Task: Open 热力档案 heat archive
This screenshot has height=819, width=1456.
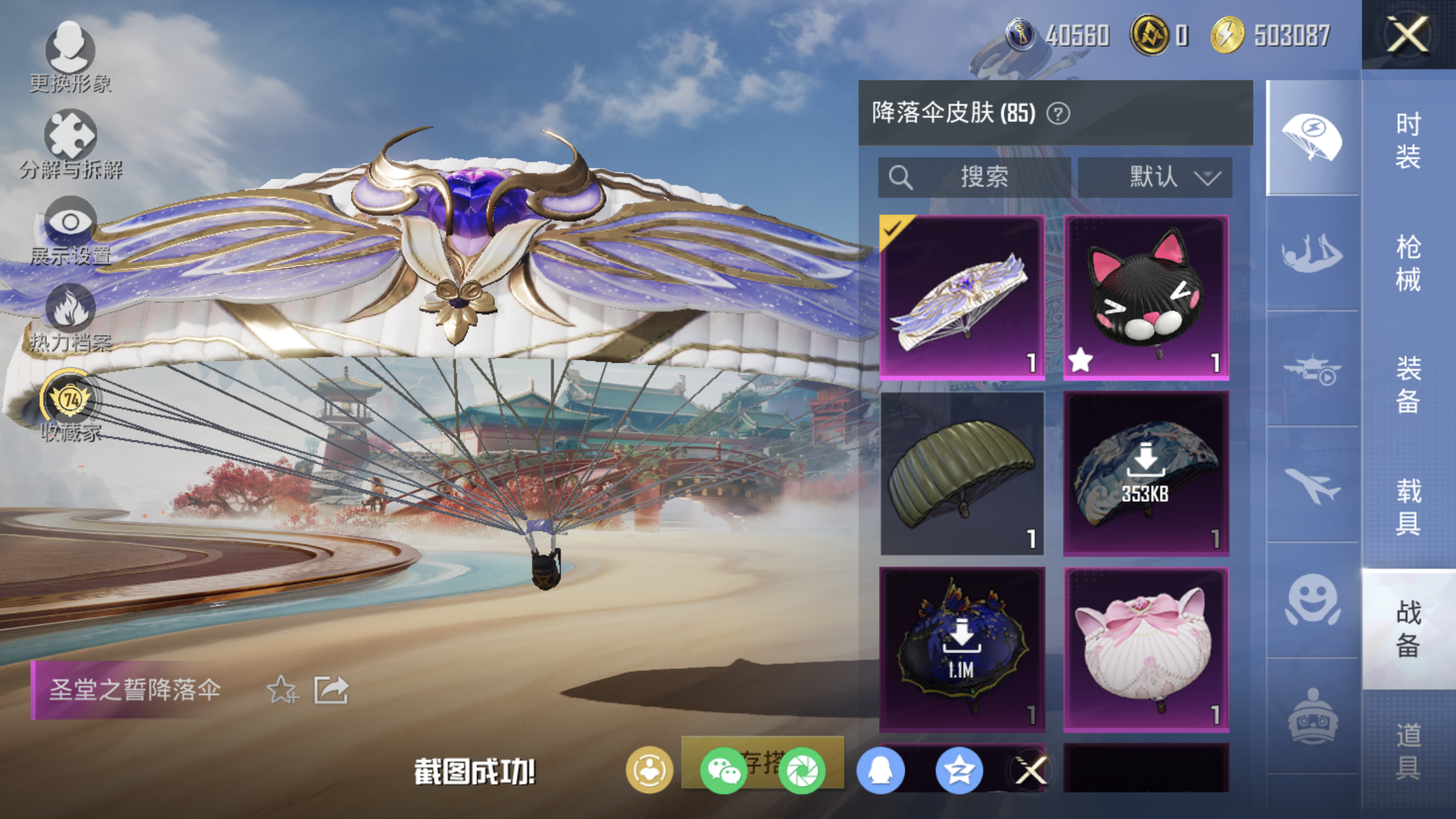Action: click(70, 317)
